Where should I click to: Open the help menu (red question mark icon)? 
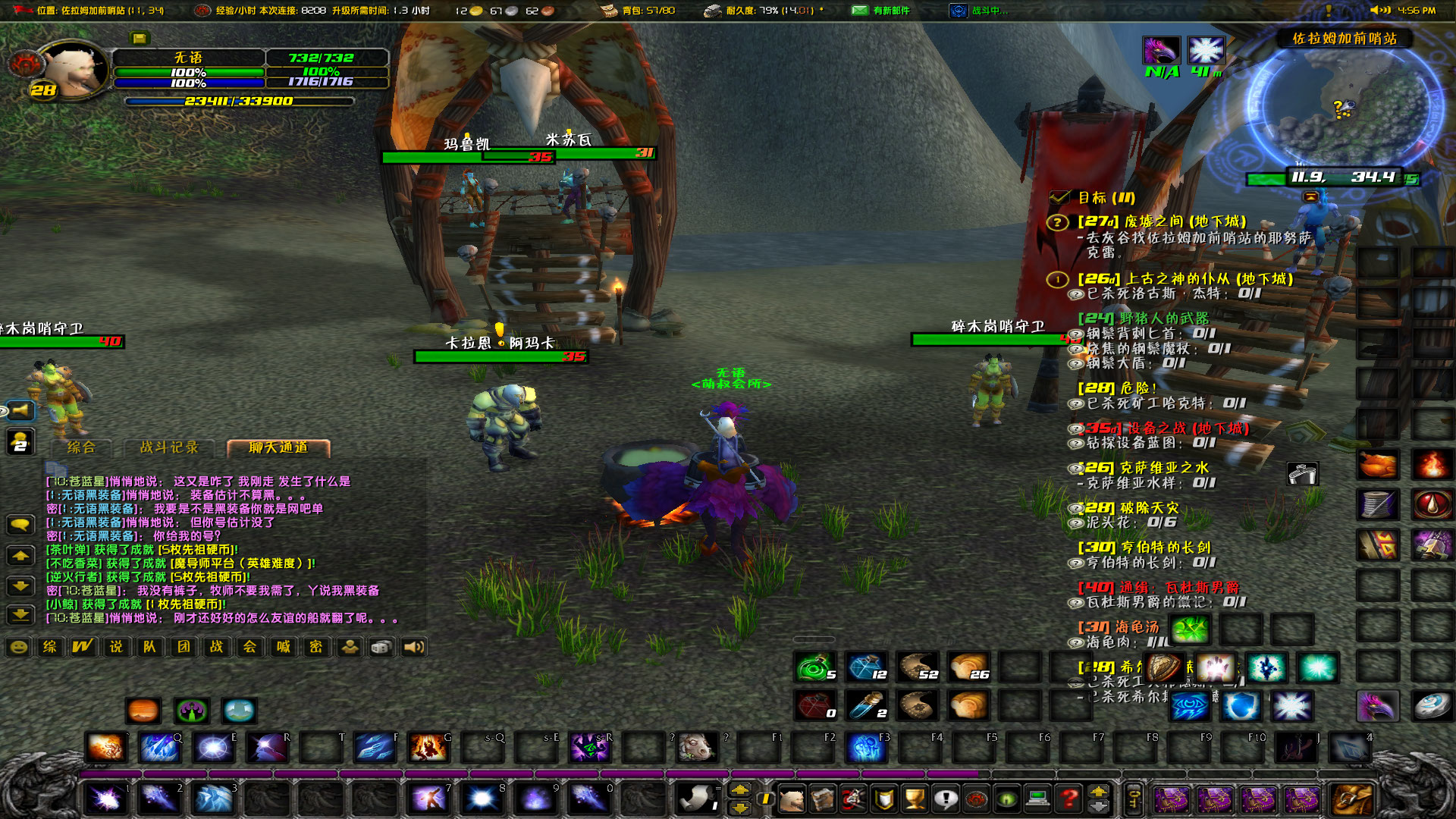[1066, 800]
